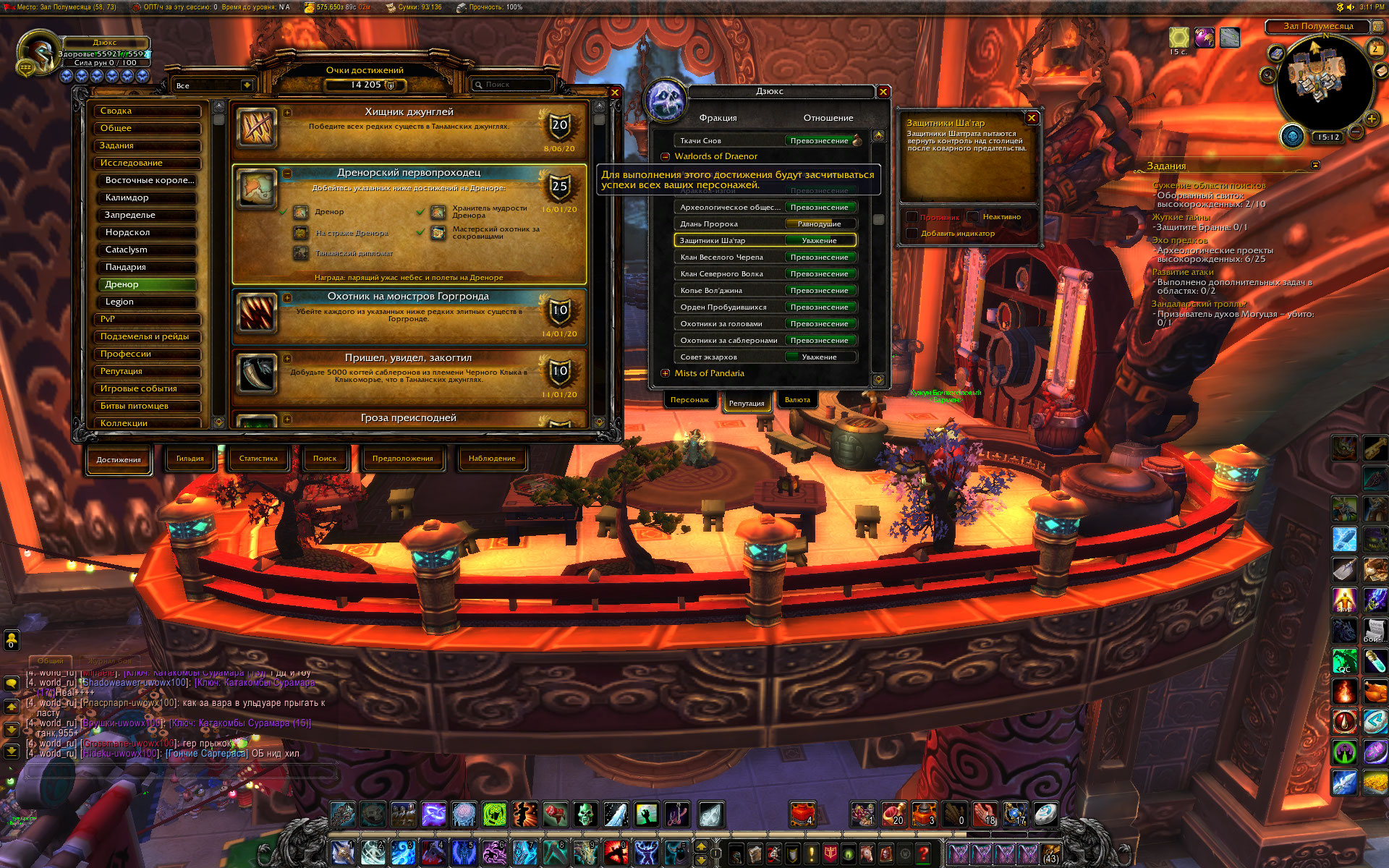Select the Совет экзархов reputation row

(765, 357)
